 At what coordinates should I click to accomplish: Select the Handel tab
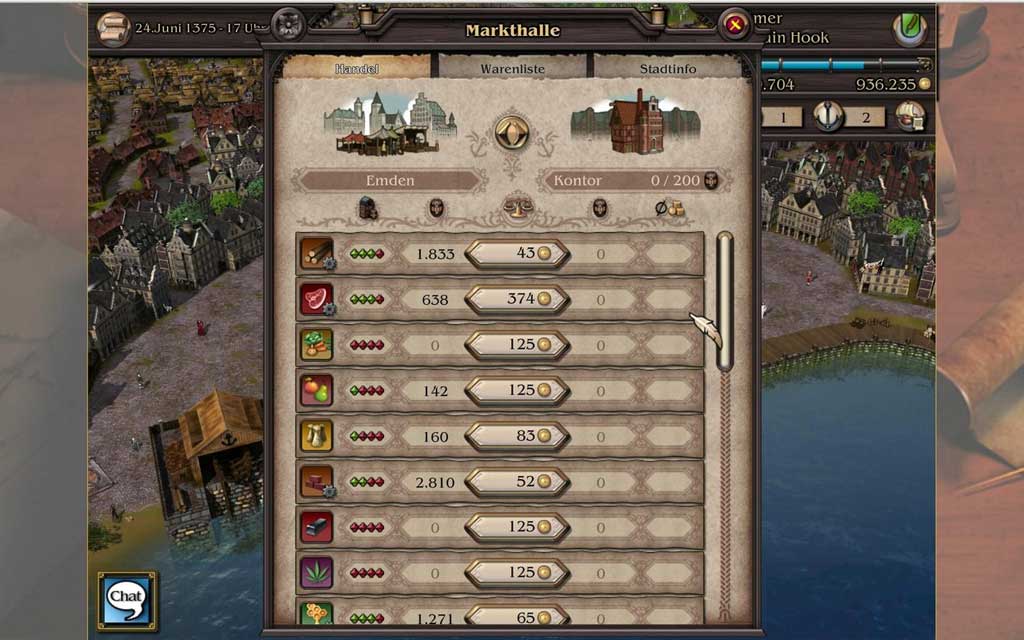point(356,69)
